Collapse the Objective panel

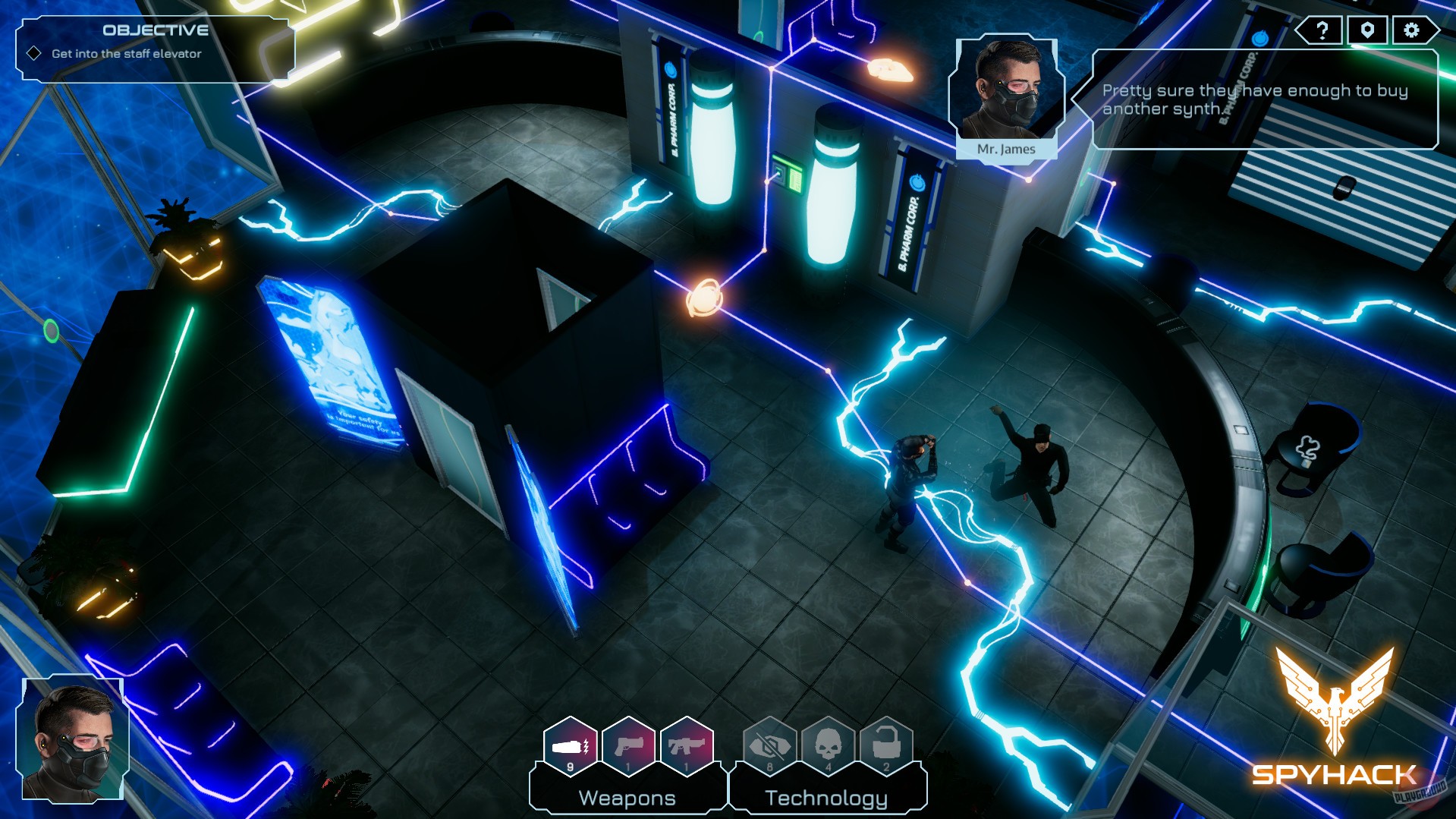click(x=156, y=31)
